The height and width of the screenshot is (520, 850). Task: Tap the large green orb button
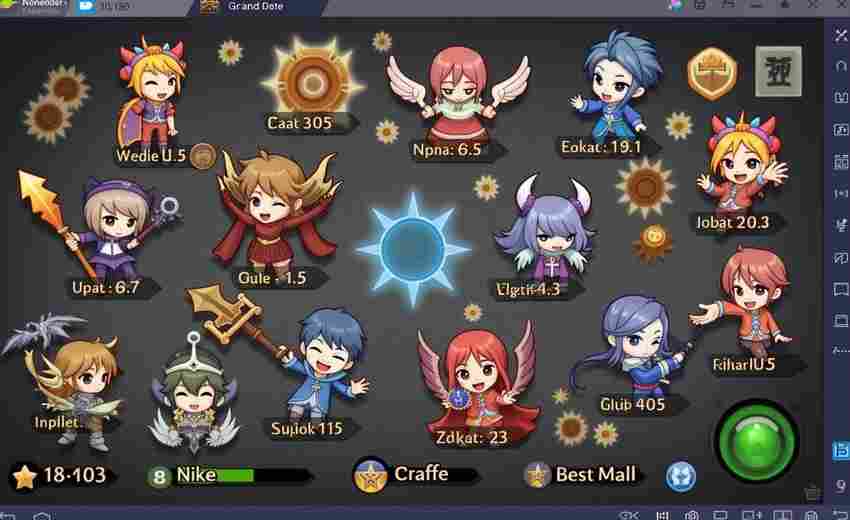[x=757, y=440]
